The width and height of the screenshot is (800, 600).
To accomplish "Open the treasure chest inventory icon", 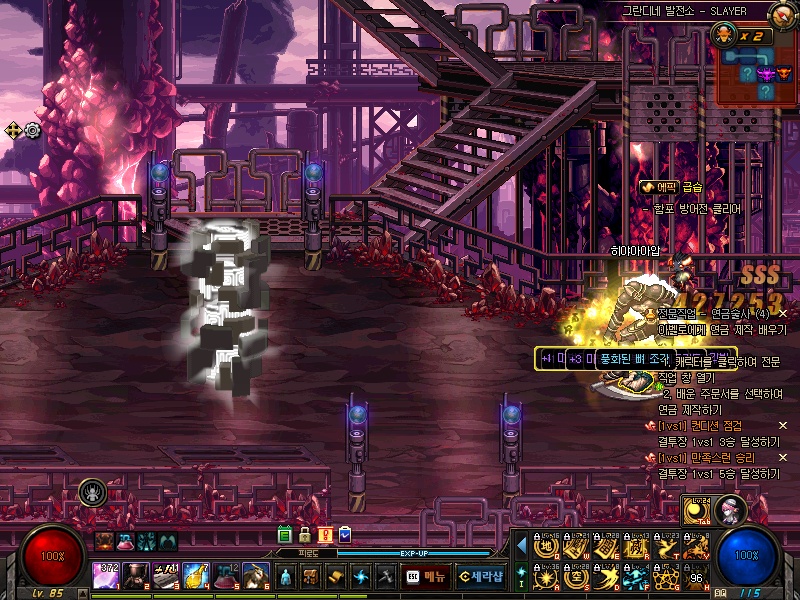I will 311,577.
